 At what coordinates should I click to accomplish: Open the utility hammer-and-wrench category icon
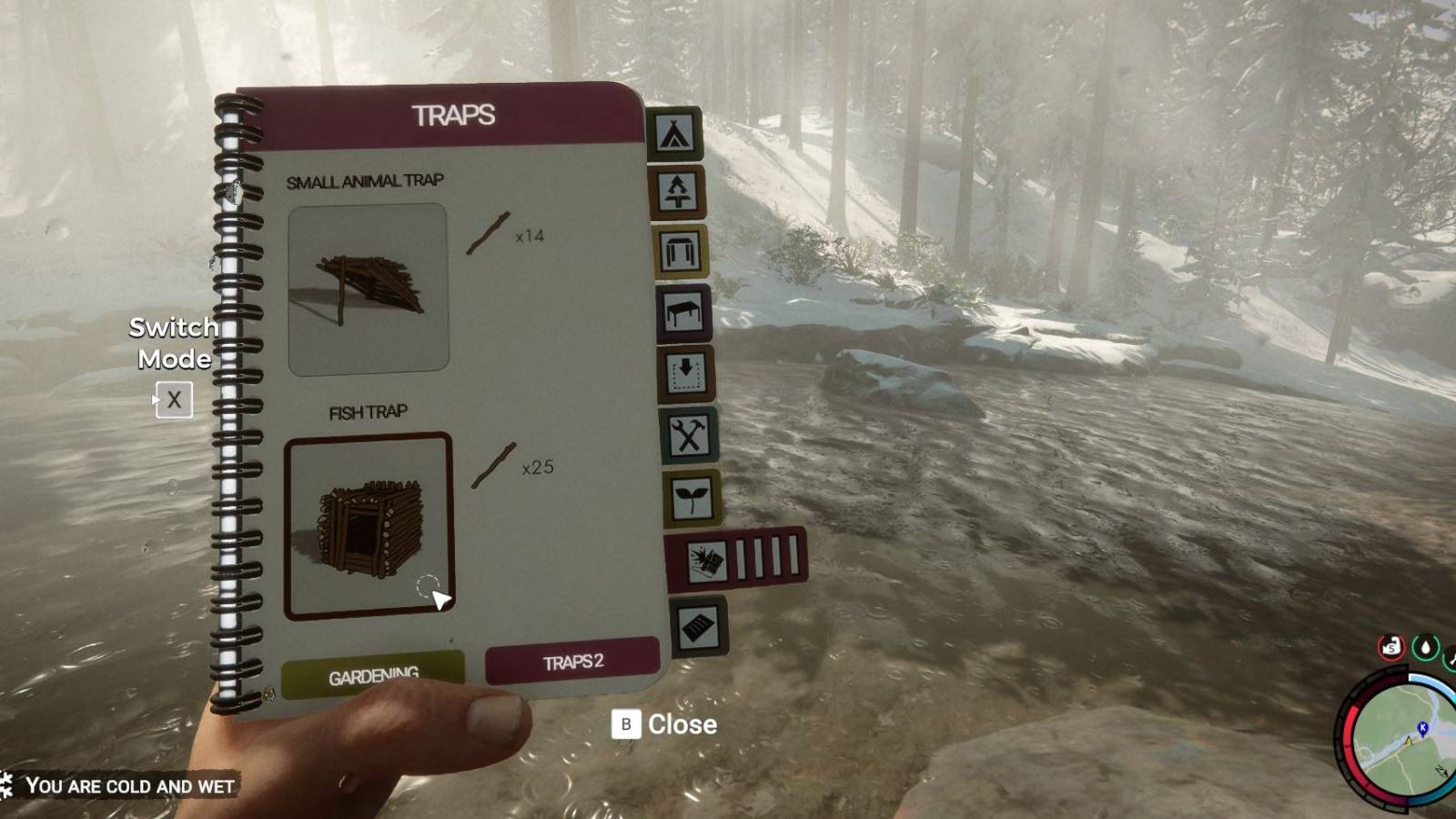click(x=691, y=436)
